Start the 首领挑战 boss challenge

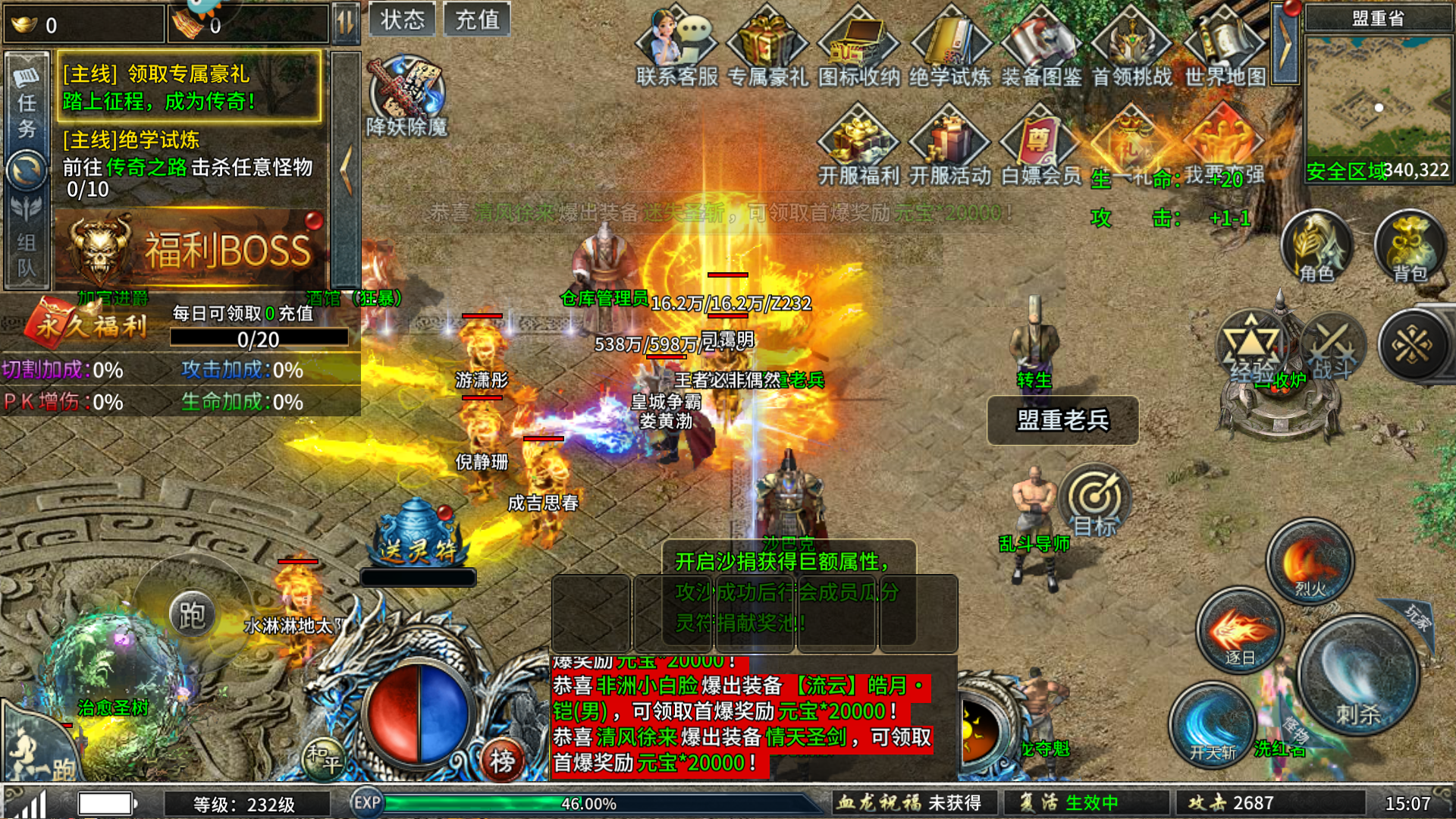pyautogui.click(x=1133, y=45)
